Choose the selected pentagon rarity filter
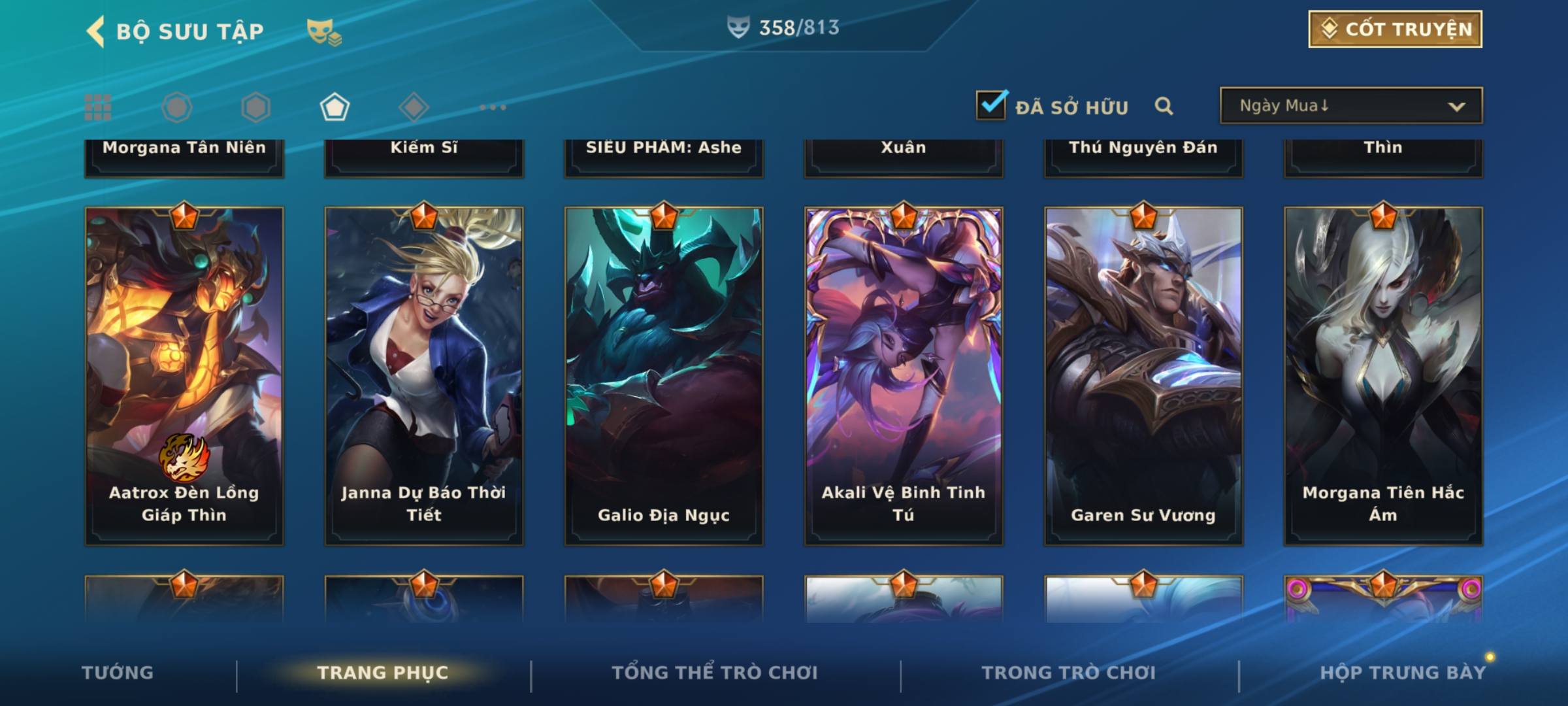1568x706 pixels. [x=335, y=107]
